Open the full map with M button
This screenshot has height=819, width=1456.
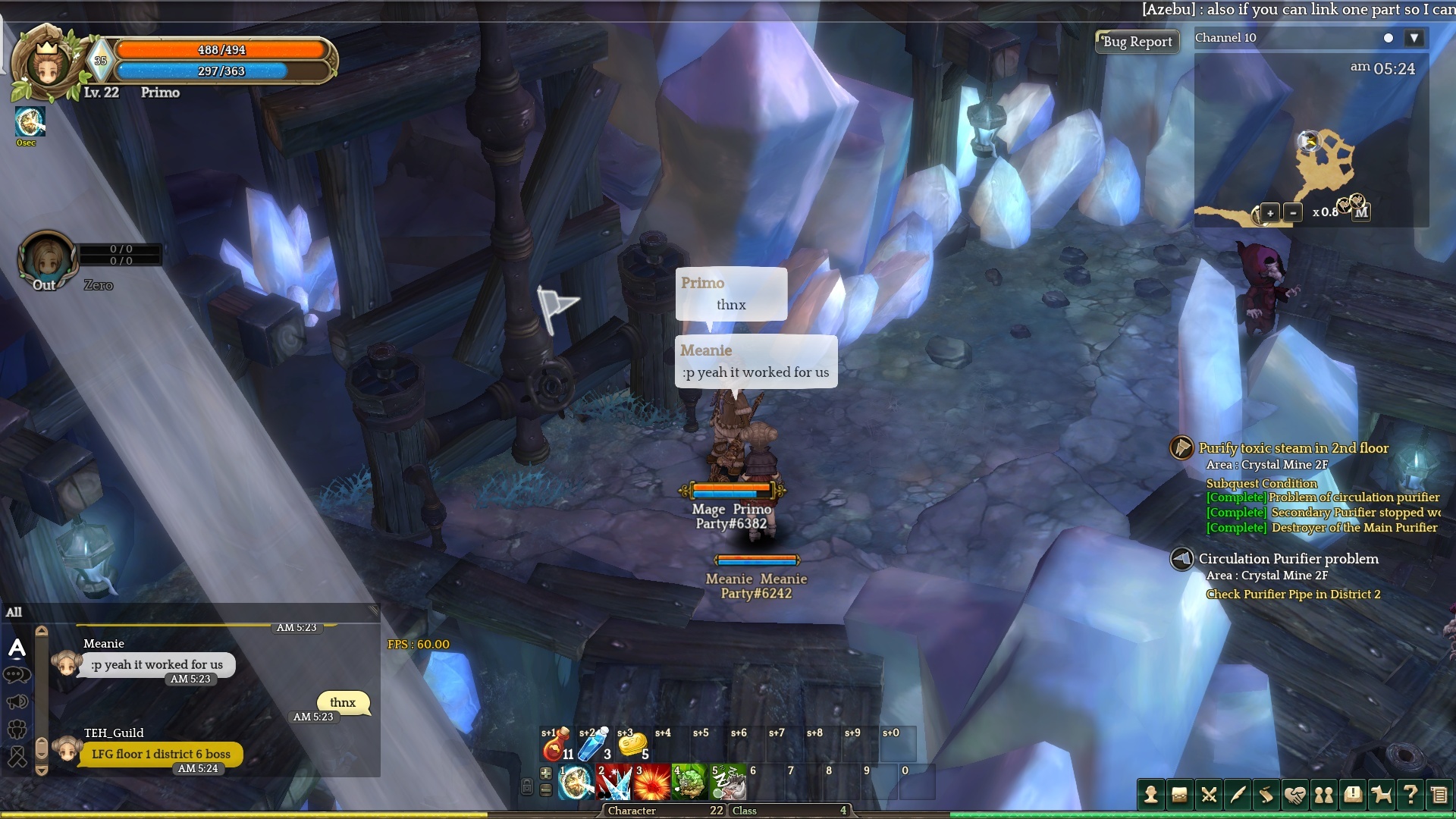(1362, 212)
